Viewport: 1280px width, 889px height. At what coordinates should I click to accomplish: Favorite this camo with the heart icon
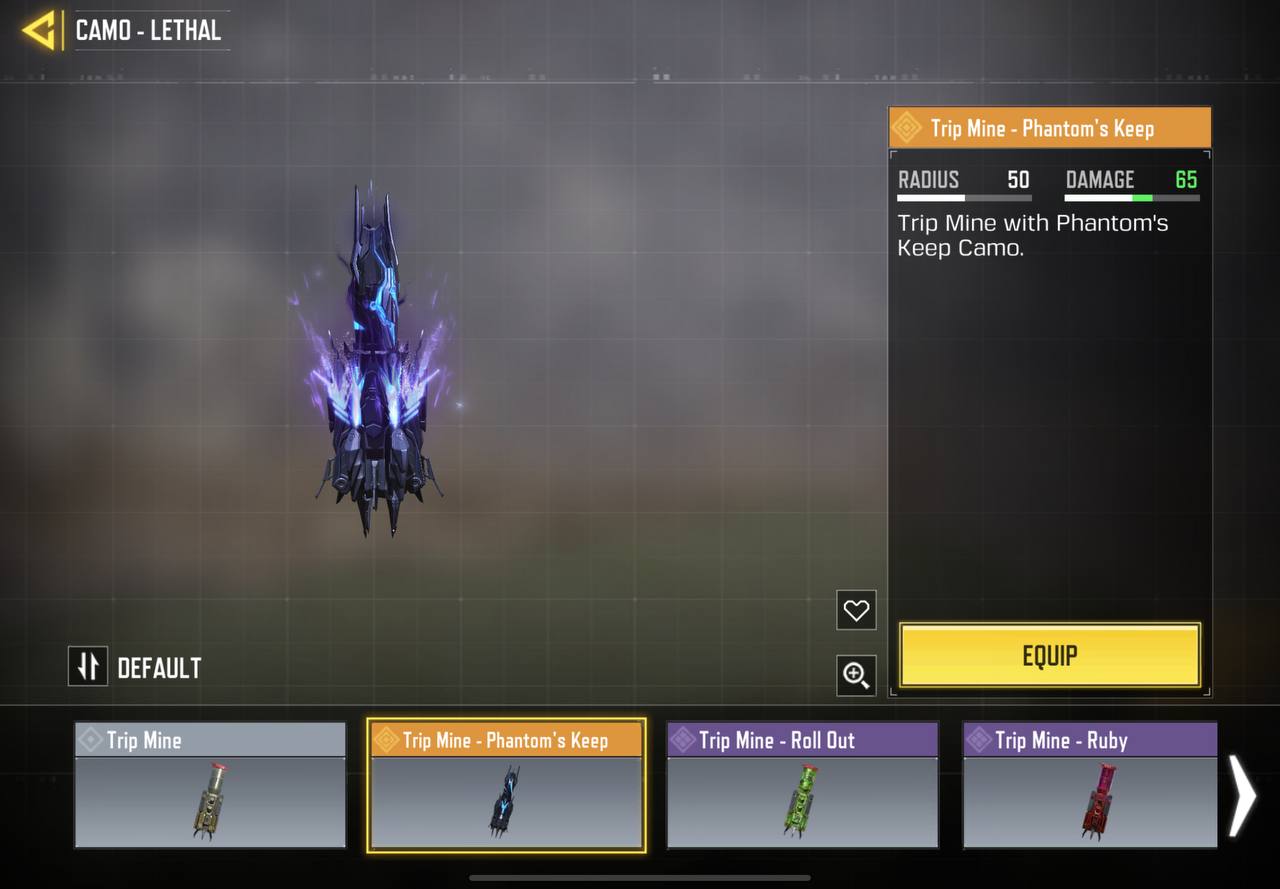tap(856, 610)
